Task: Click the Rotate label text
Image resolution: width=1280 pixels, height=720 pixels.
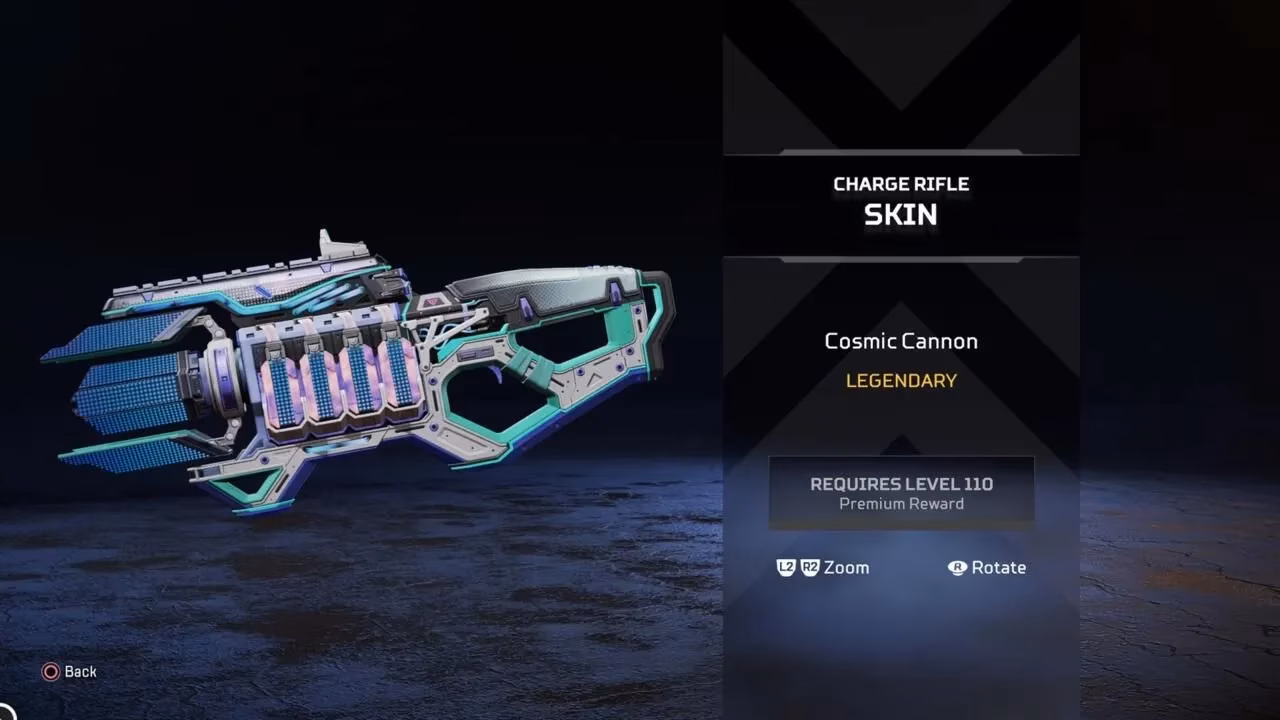Action: (x=1001, y=568)
